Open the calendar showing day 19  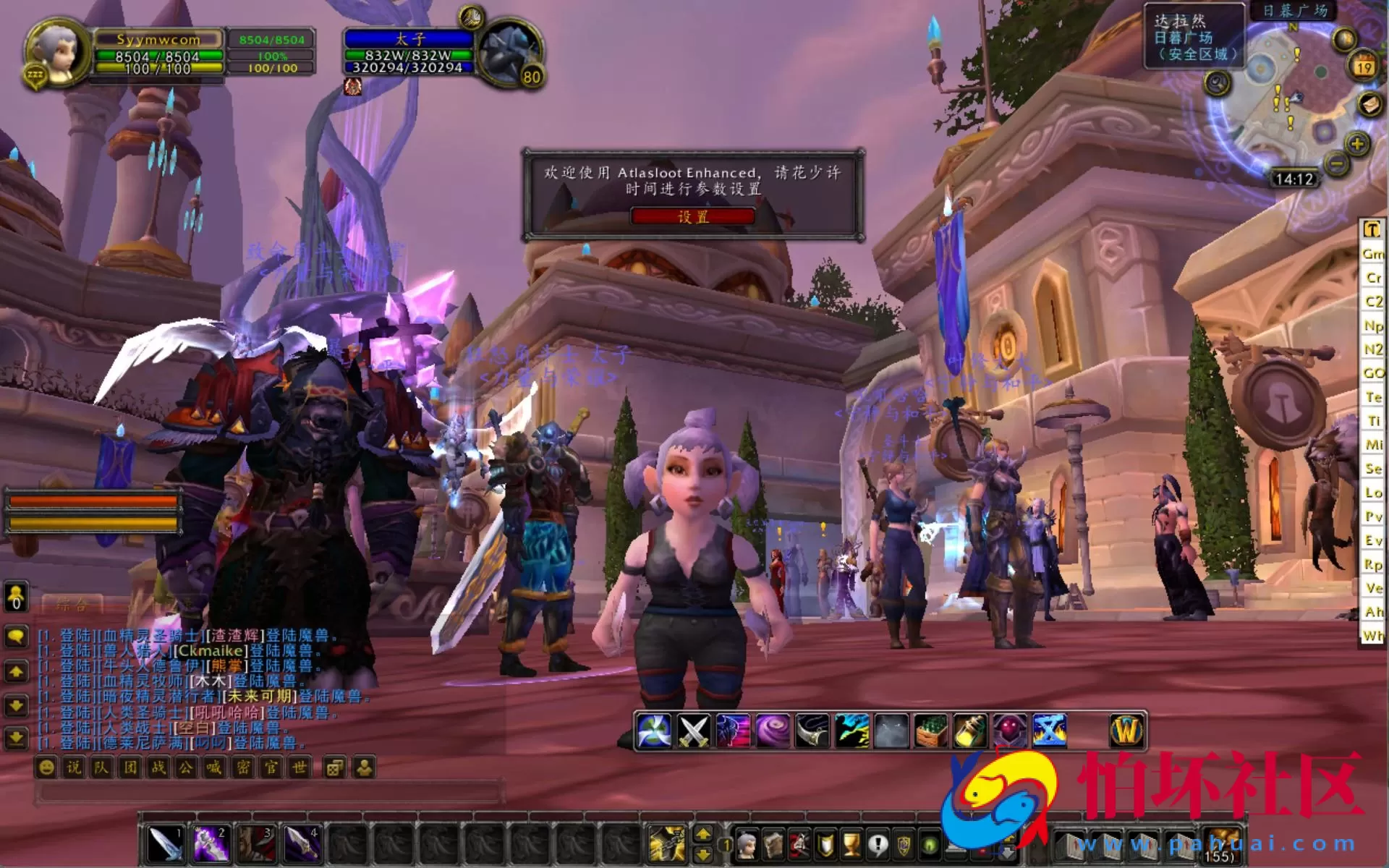1364,67
